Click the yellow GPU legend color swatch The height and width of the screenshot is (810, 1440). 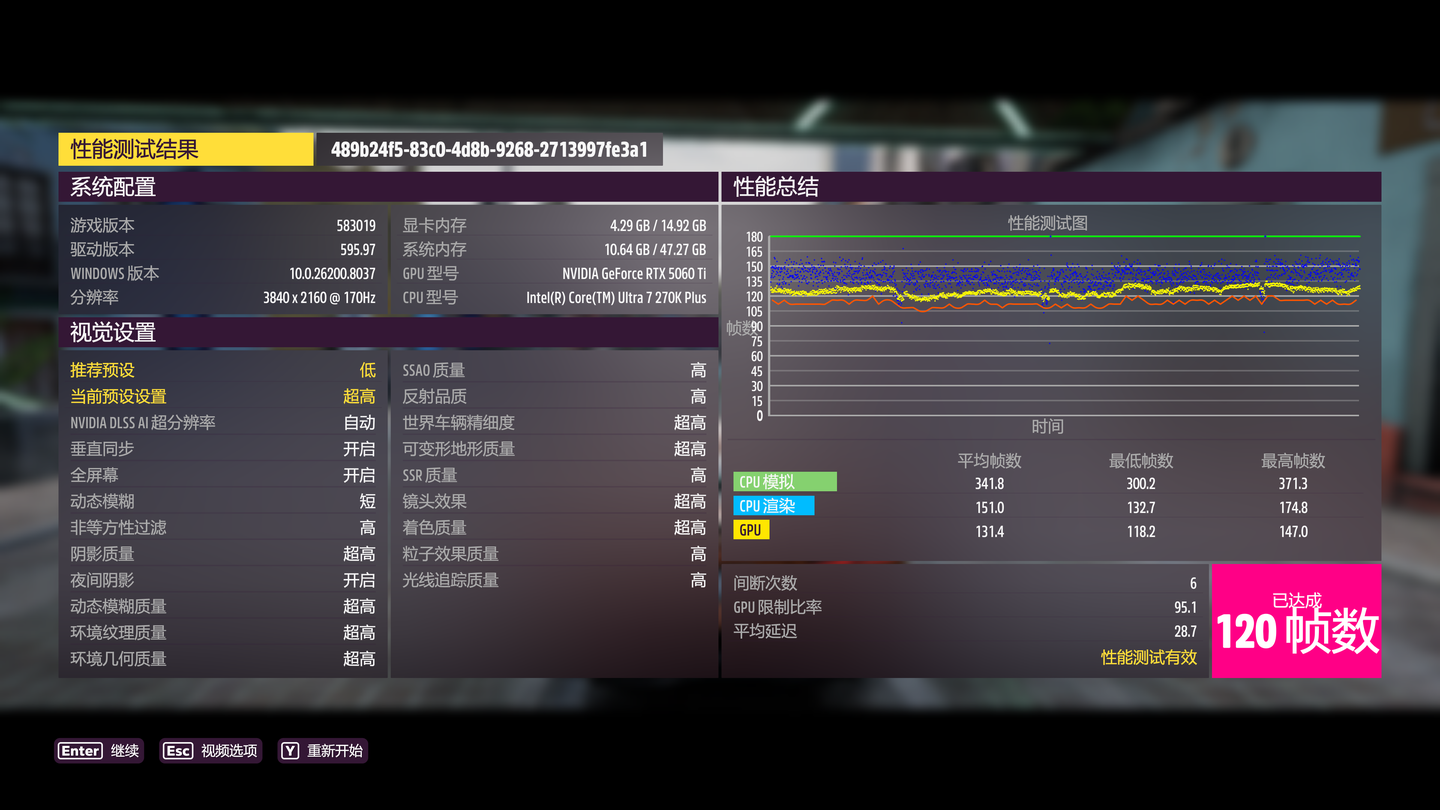(x=751, y=529)
